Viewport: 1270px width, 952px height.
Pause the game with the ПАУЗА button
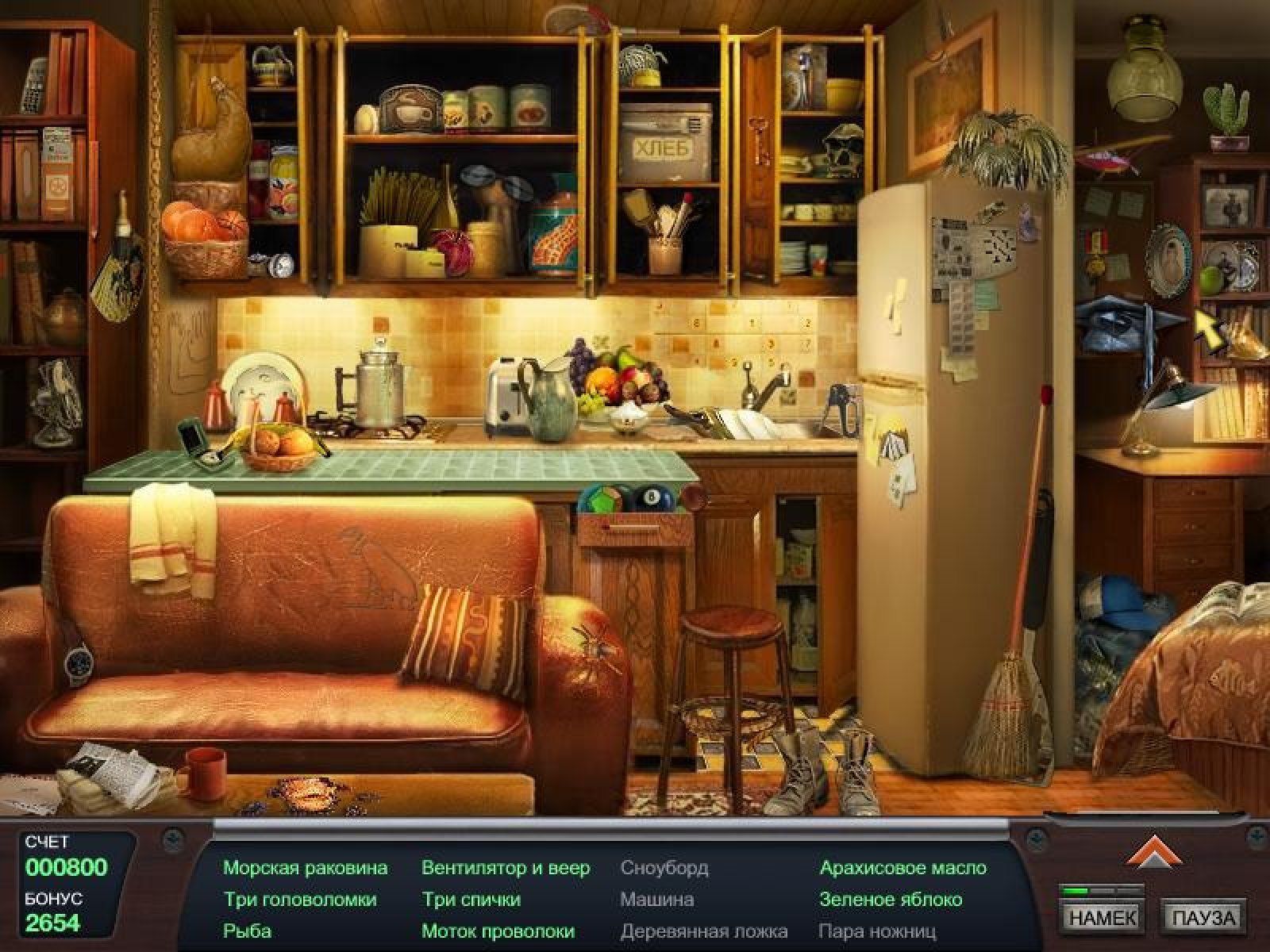pyautogui.click(x=1203, y=917)
